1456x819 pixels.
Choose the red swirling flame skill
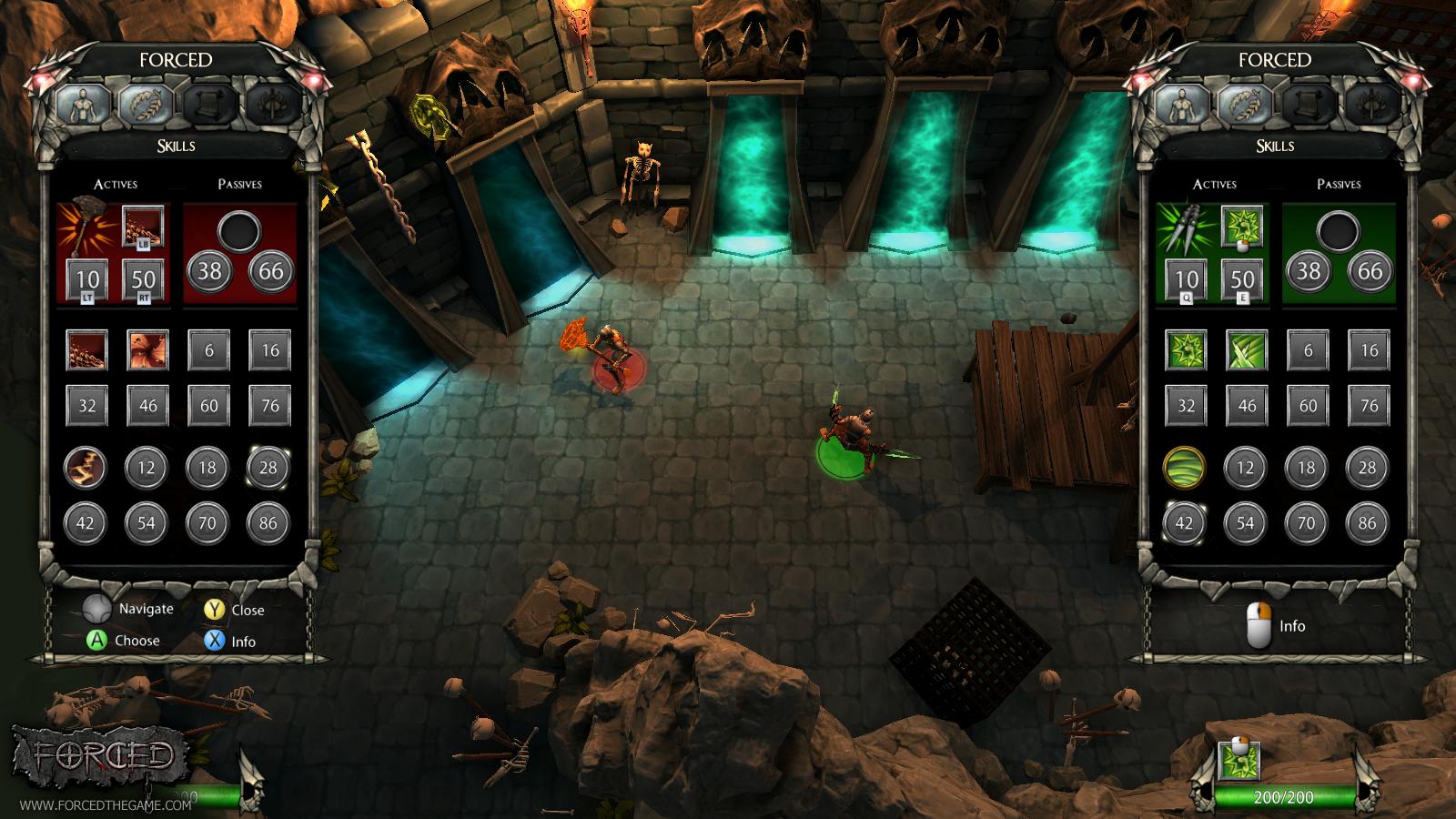click(147, 350)
